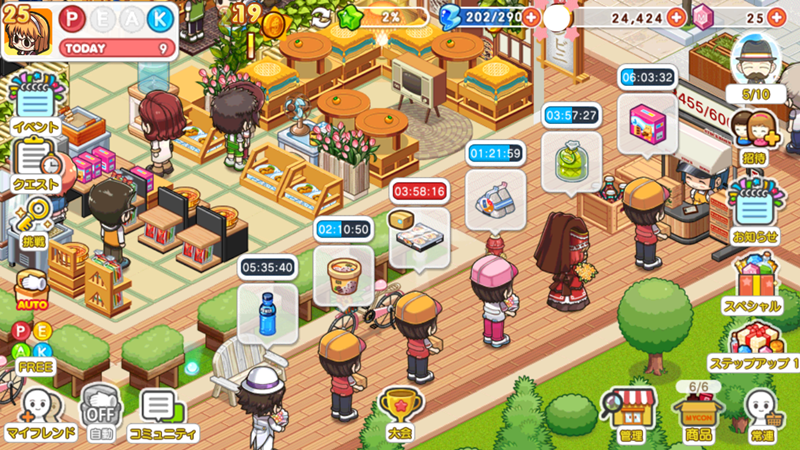Open the 常連 (Regulars) menu
The height and width of the screenshot is (450, 800).
(763, 411)
